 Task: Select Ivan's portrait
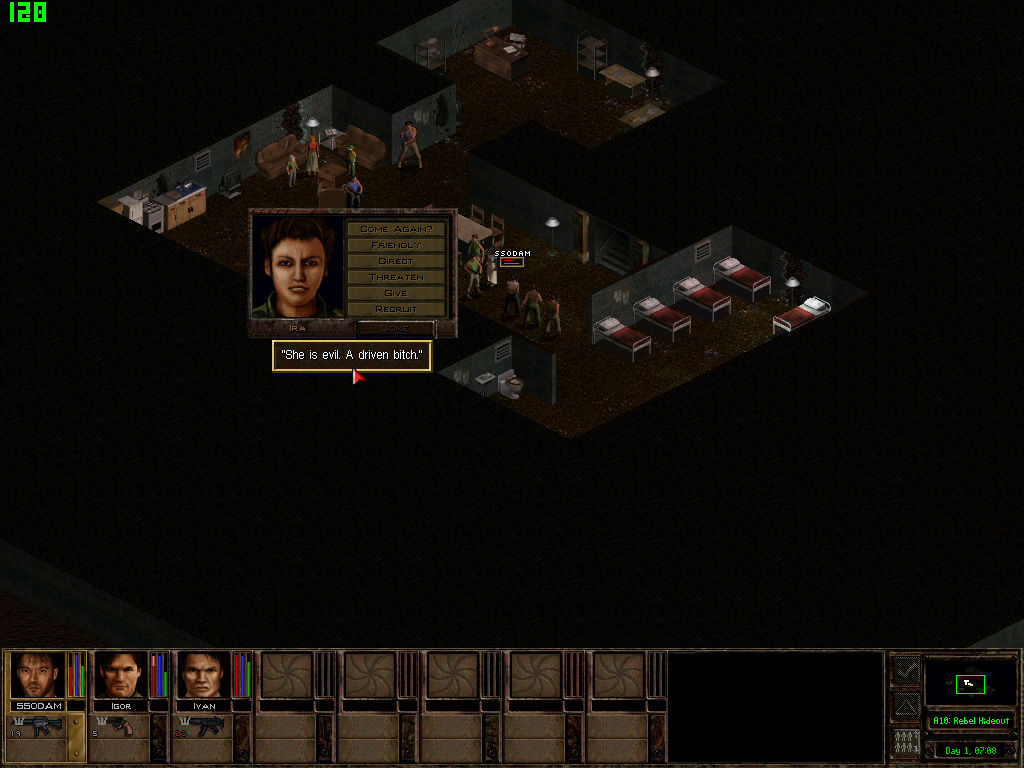[204, 675]
